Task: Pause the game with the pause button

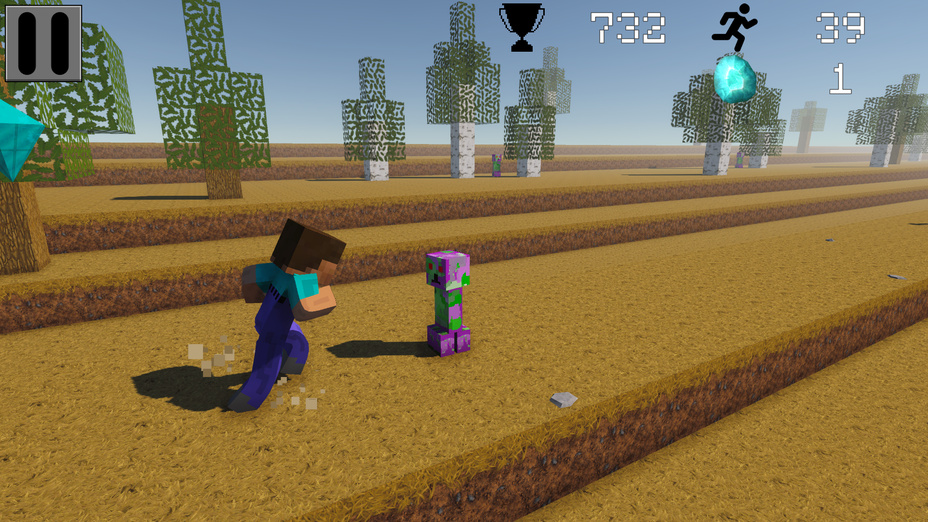Action: [x=44, y=43]
